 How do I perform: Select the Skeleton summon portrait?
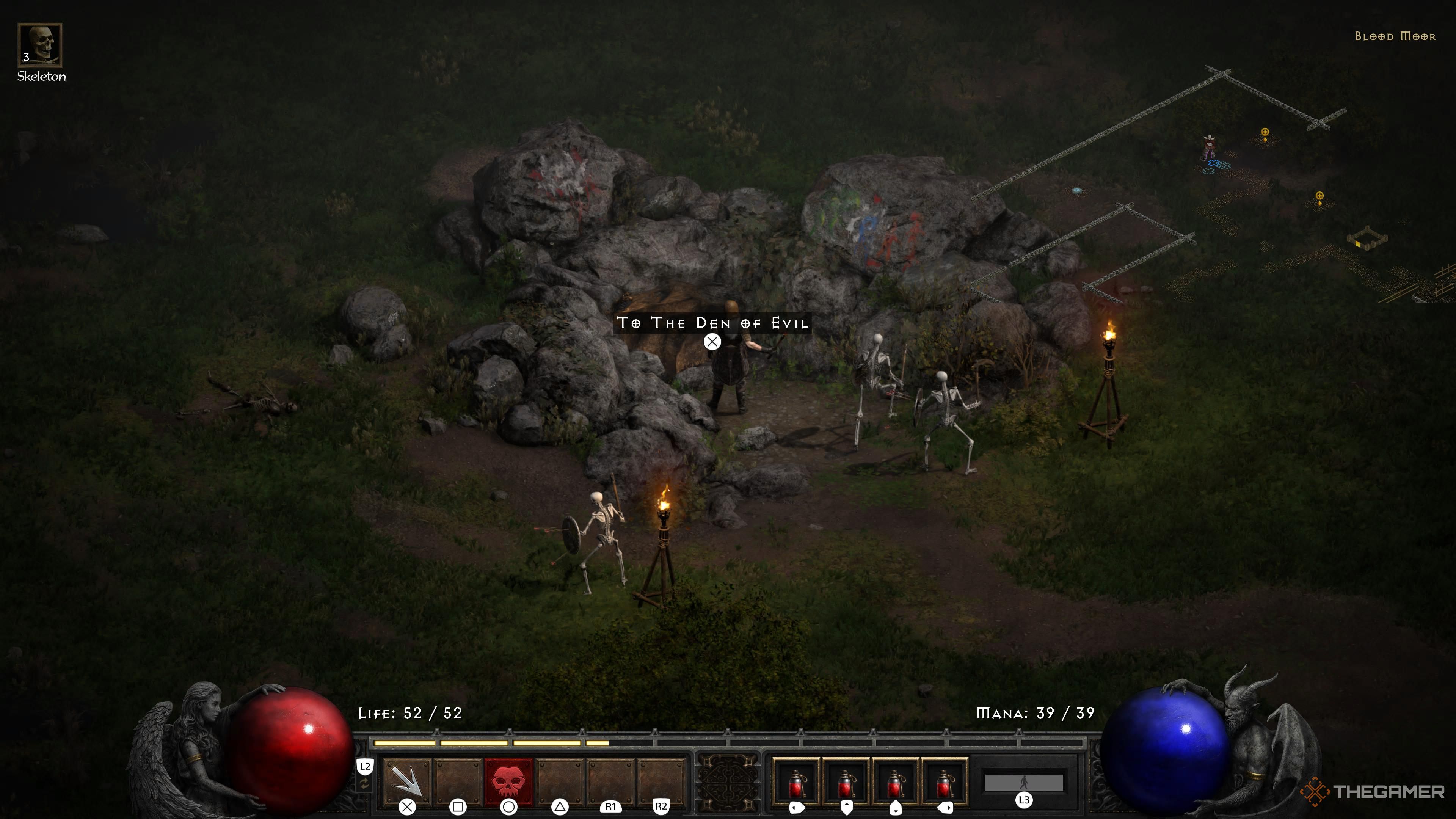tap(39, 45)
